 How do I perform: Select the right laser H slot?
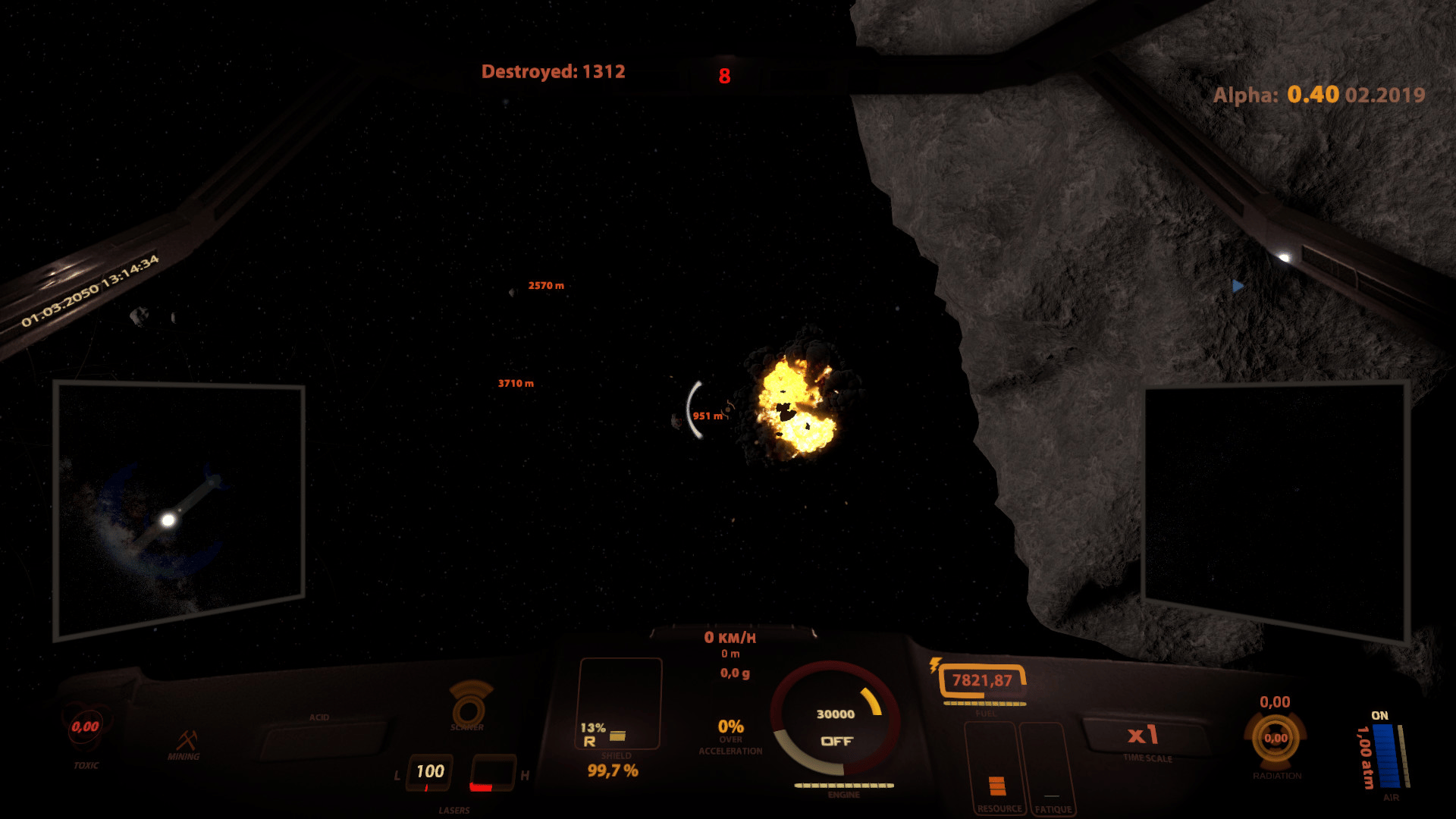click(x=492, y=773)
